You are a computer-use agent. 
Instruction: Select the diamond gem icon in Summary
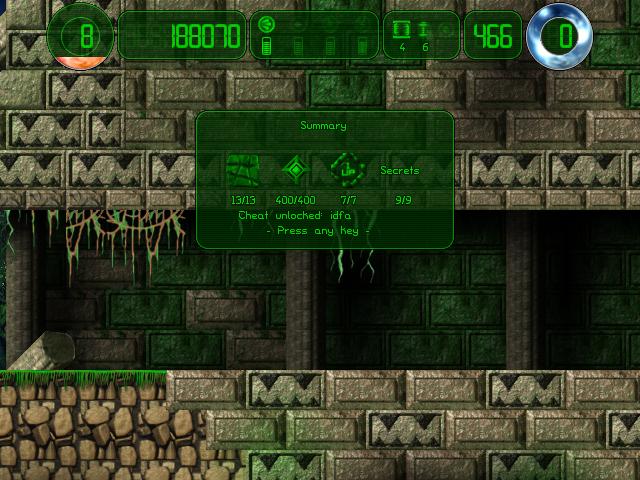(295, 170)
